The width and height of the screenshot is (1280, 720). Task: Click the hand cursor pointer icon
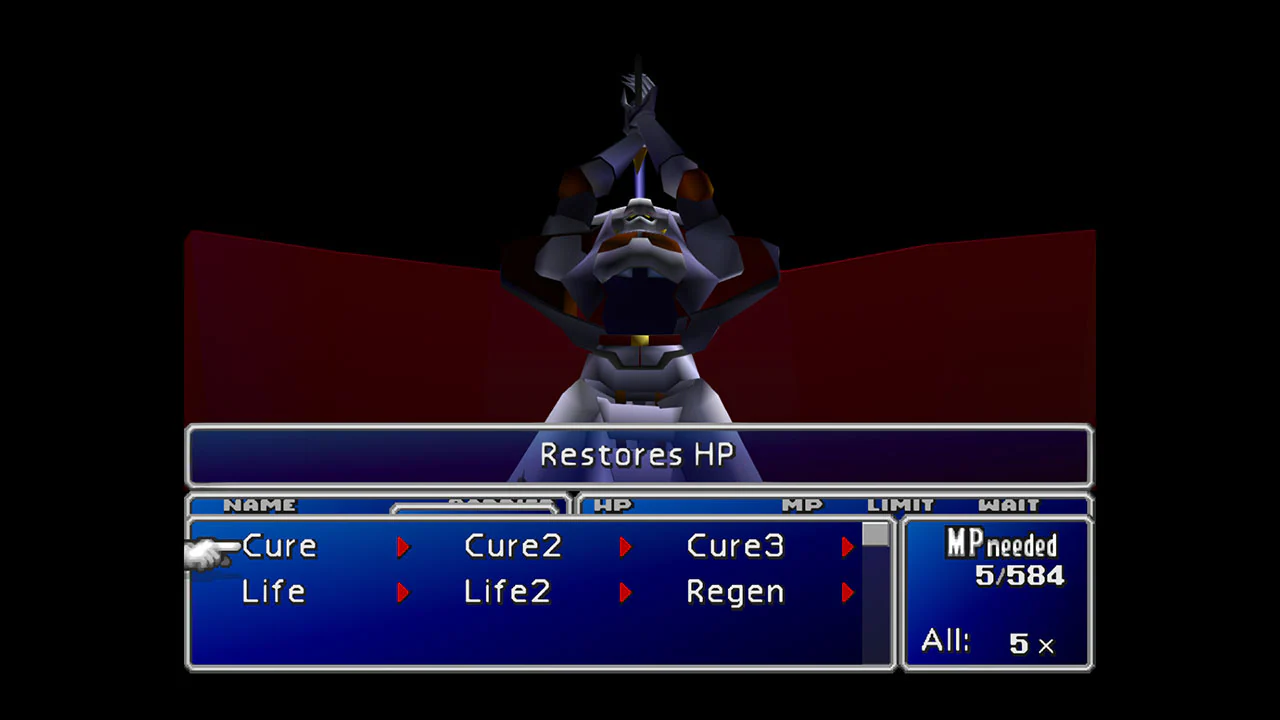(212, 550)
